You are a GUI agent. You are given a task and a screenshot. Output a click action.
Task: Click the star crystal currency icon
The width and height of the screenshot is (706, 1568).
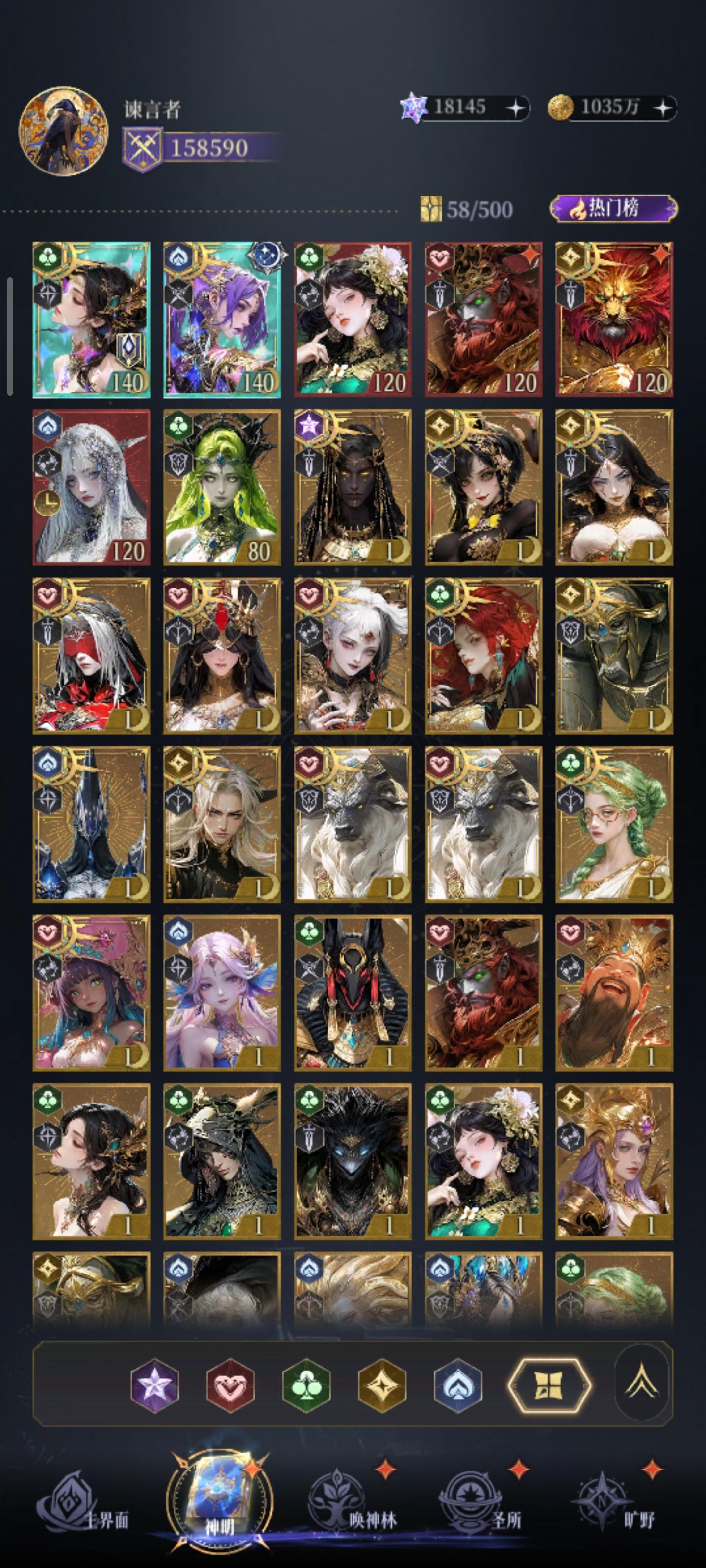[415, 108]
